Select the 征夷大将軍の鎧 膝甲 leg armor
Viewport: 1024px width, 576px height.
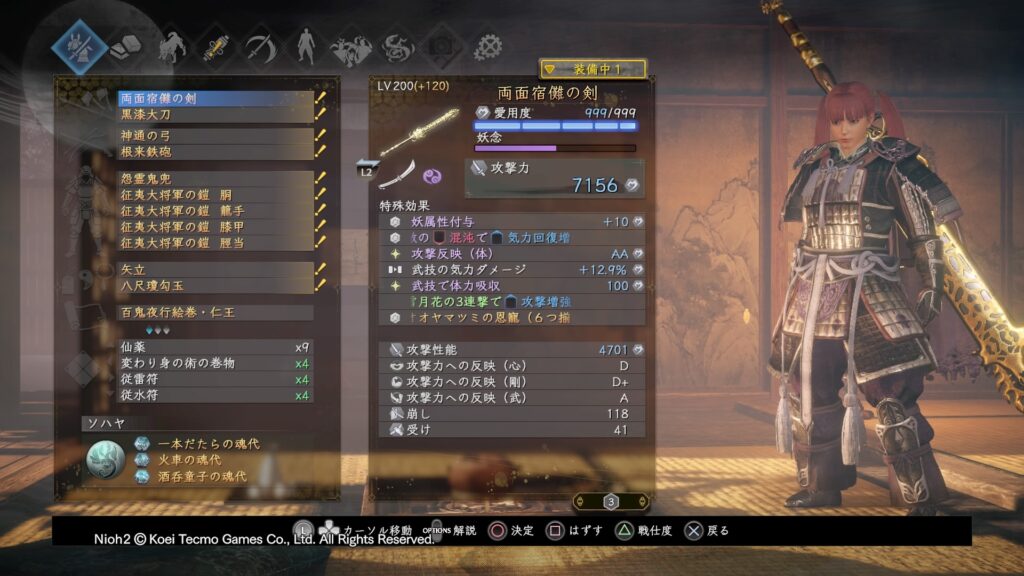215,227
